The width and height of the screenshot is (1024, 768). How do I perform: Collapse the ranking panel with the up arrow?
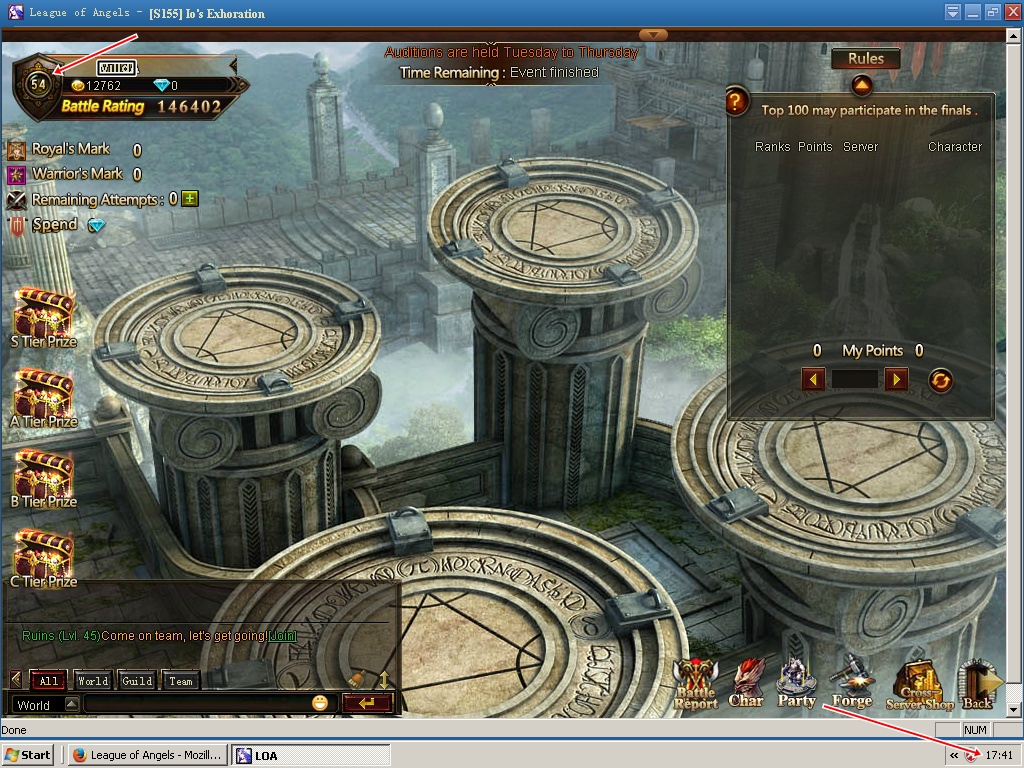click(862, 86)
